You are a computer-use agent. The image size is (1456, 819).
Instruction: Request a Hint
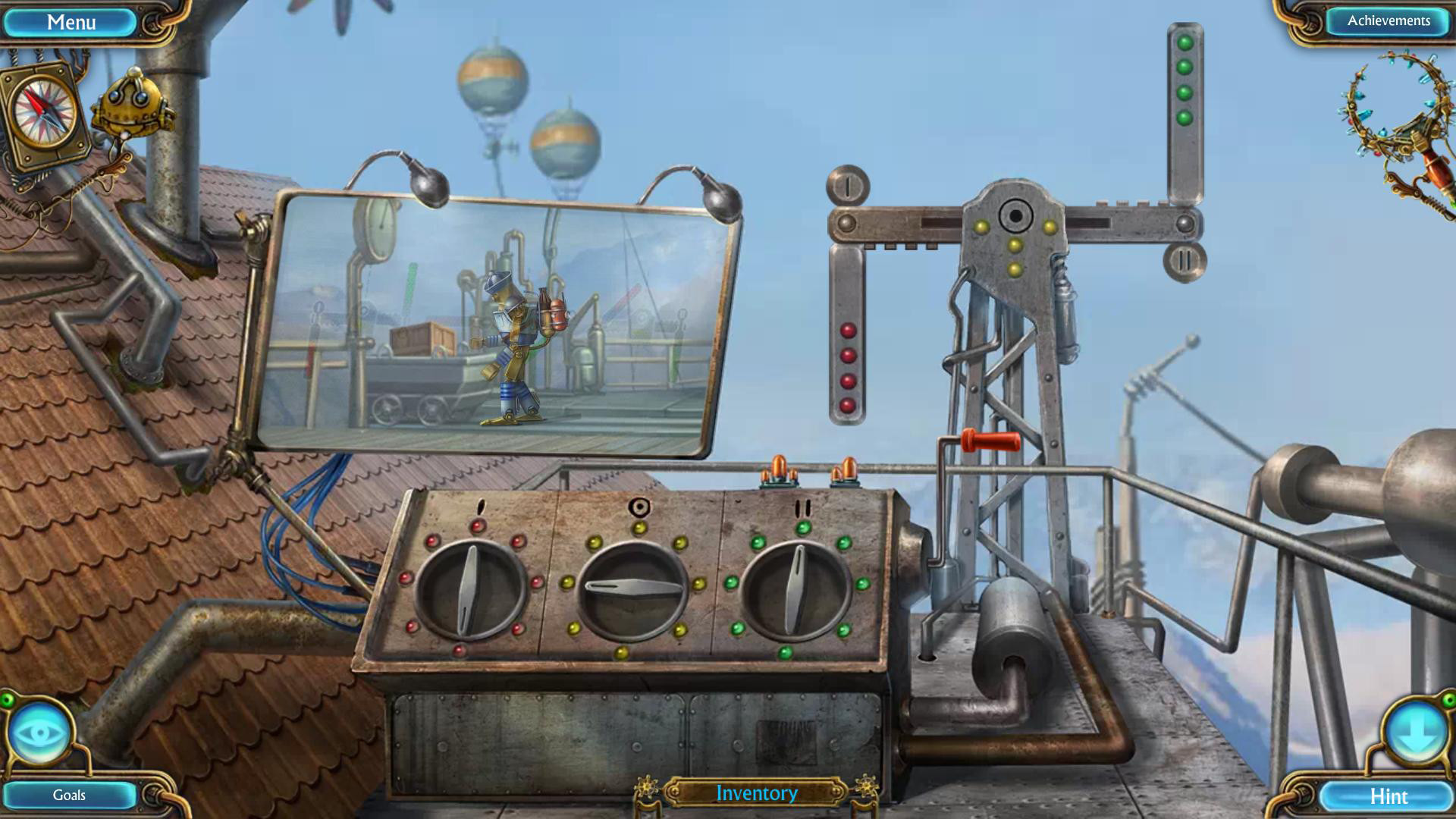1390,796
